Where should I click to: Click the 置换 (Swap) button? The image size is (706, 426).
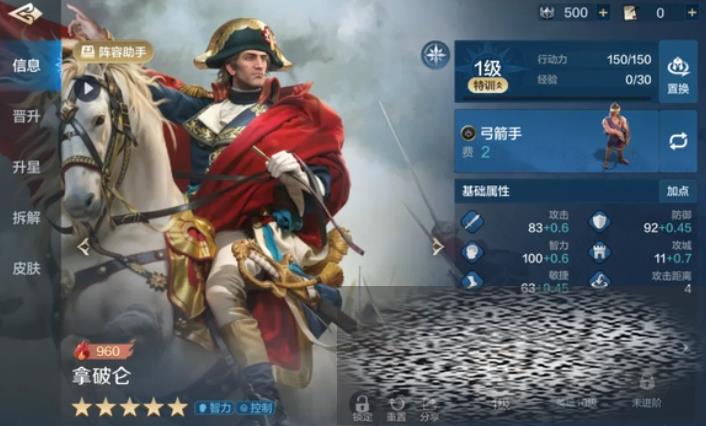678,70
